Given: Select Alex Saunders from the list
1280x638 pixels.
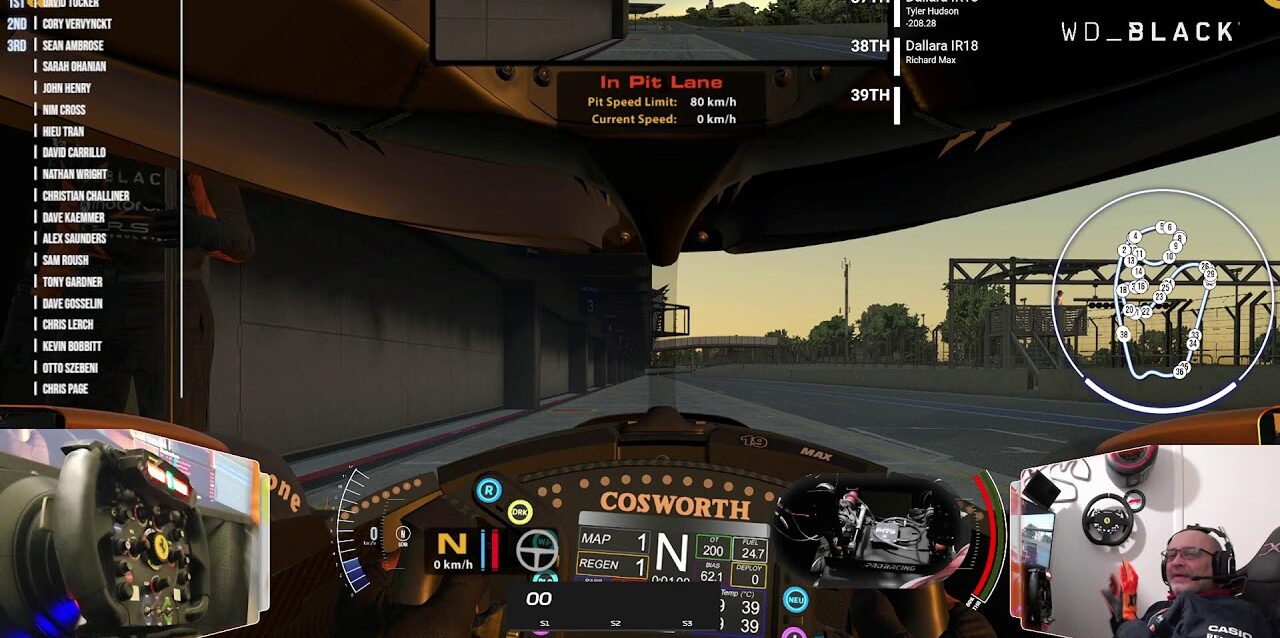Looking at the screenshot, I should [x=74, y=239].
